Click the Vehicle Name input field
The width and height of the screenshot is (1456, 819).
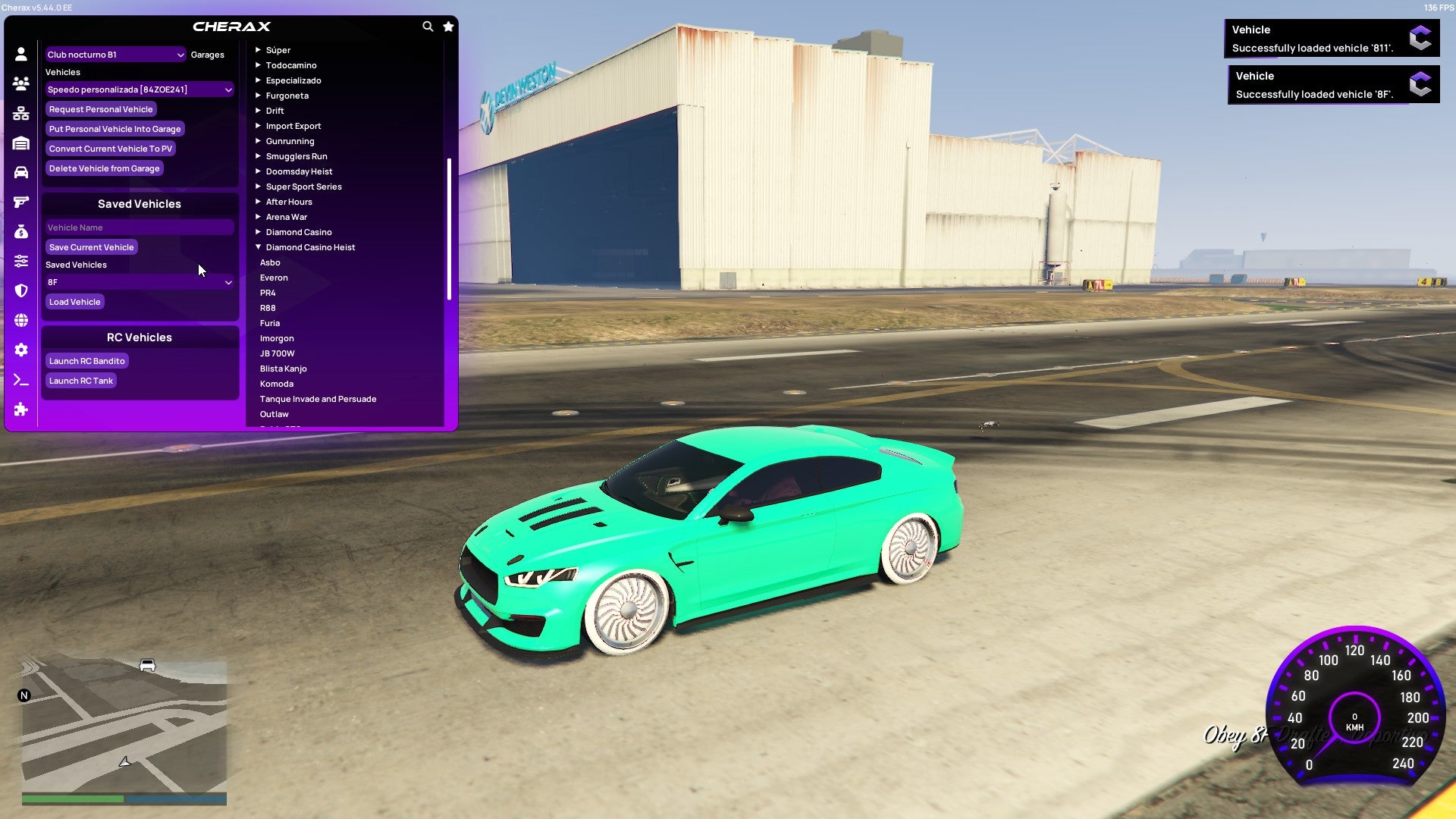[140, 227]
